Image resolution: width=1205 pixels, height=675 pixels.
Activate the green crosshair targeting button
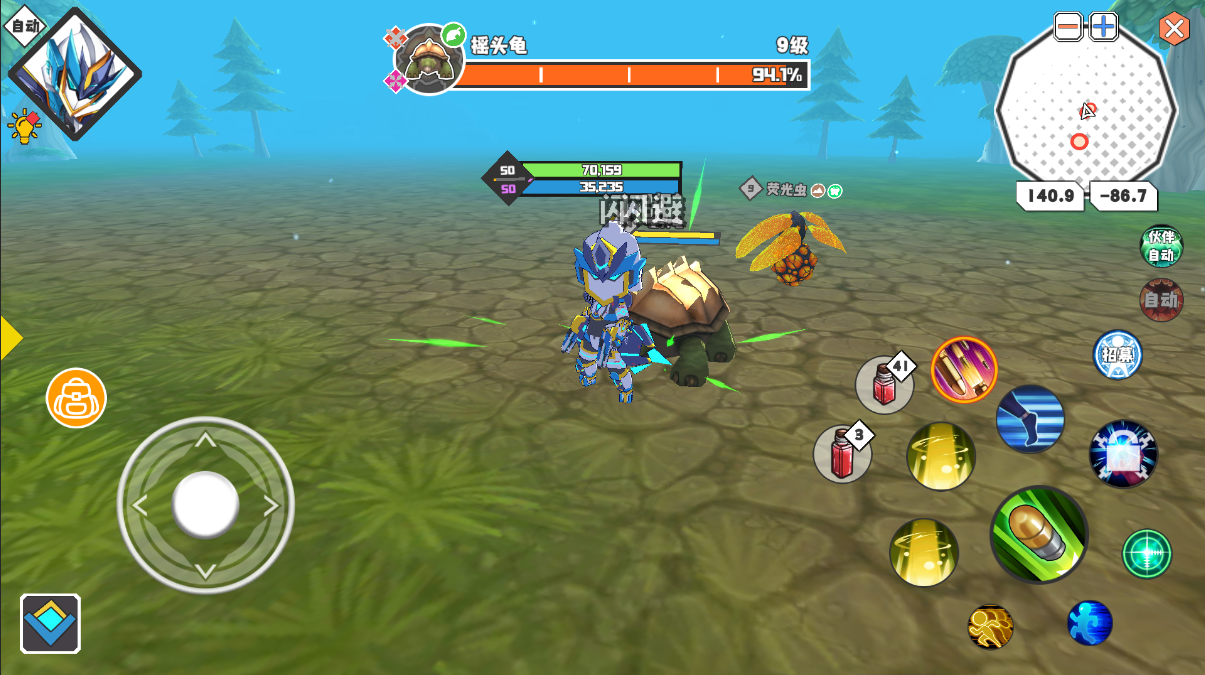[x=1146, y=553]
